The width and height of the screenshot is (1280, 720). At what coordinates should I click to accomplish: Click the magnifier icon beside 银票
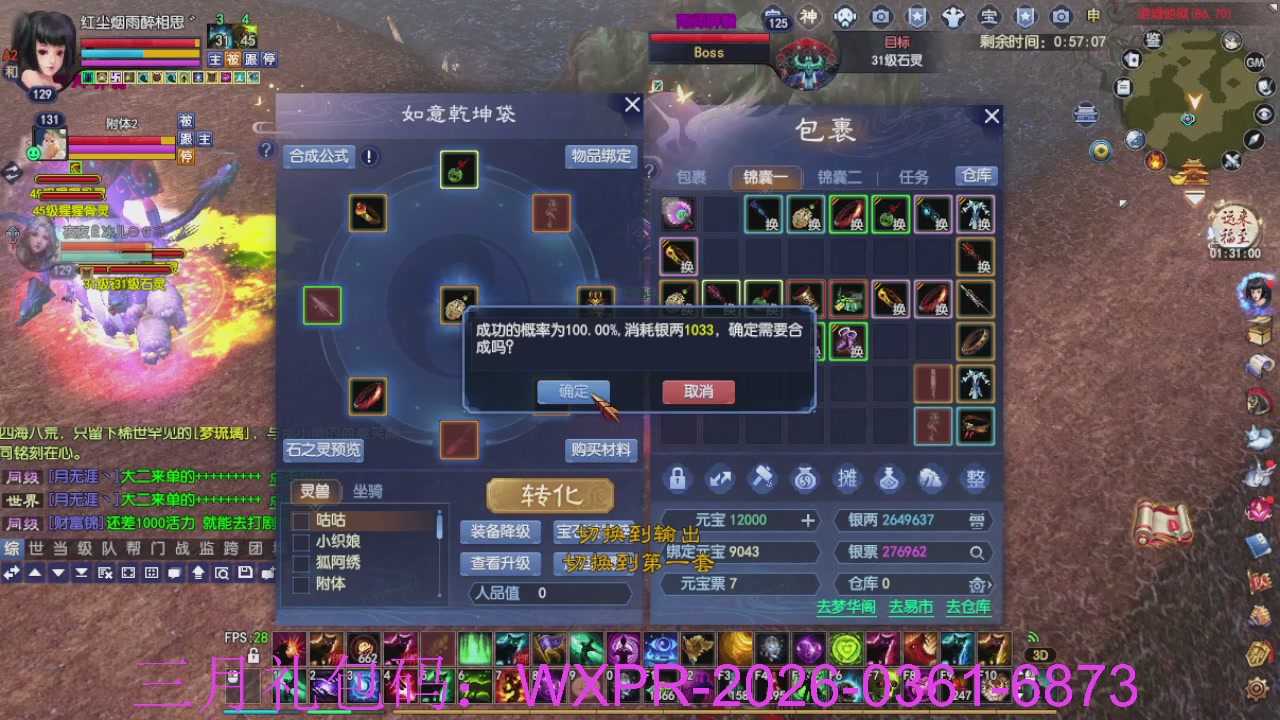pyautogui.click(x=975, y=552)
